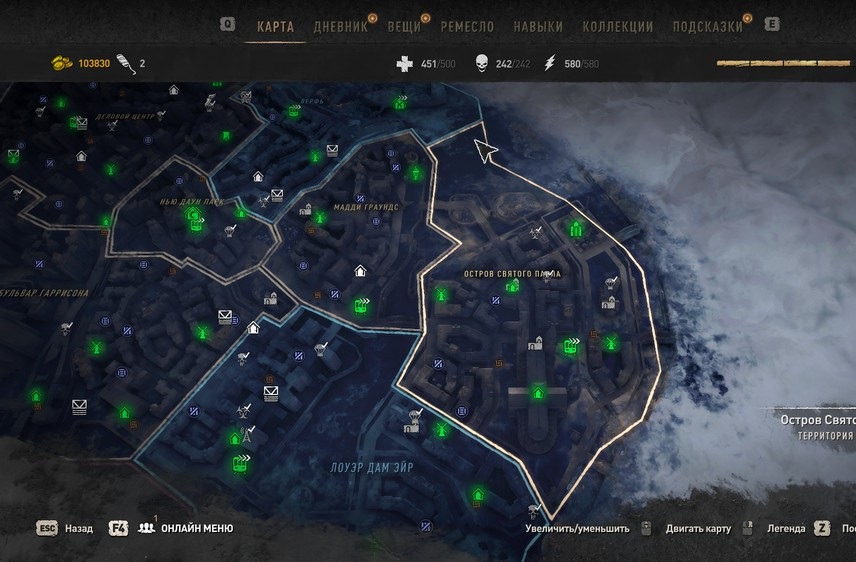Go to the Вещи tab
The width and height of the screenshot is (856, 562).
[406, 27]
